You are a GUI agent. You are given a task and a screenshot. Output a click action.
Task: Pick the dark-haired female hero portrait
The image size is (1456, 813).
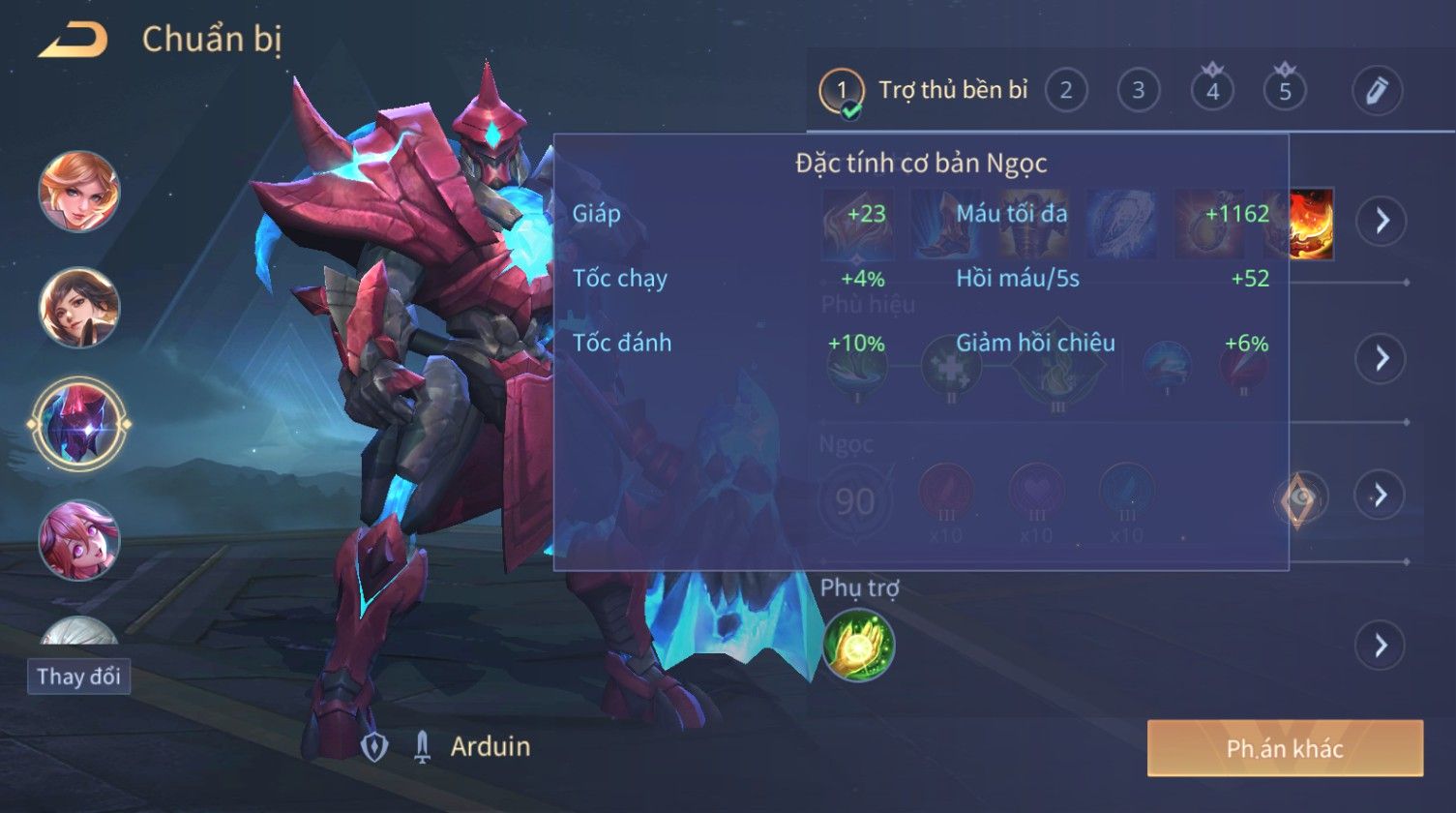tap(79, 307)
